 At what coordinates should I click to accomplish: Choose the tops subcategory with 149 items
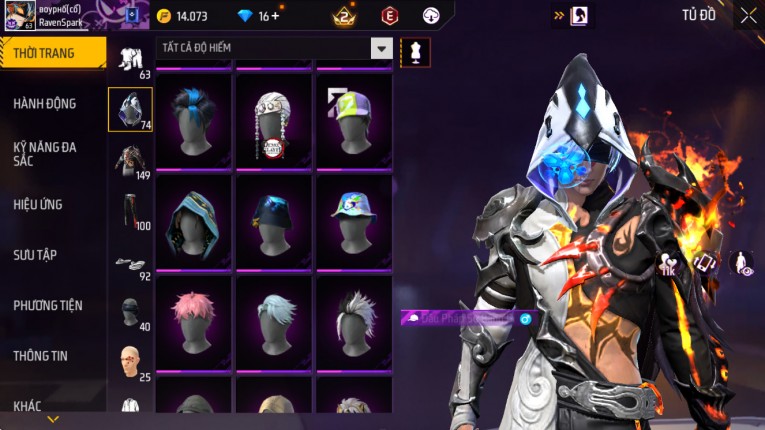(130, 160)
